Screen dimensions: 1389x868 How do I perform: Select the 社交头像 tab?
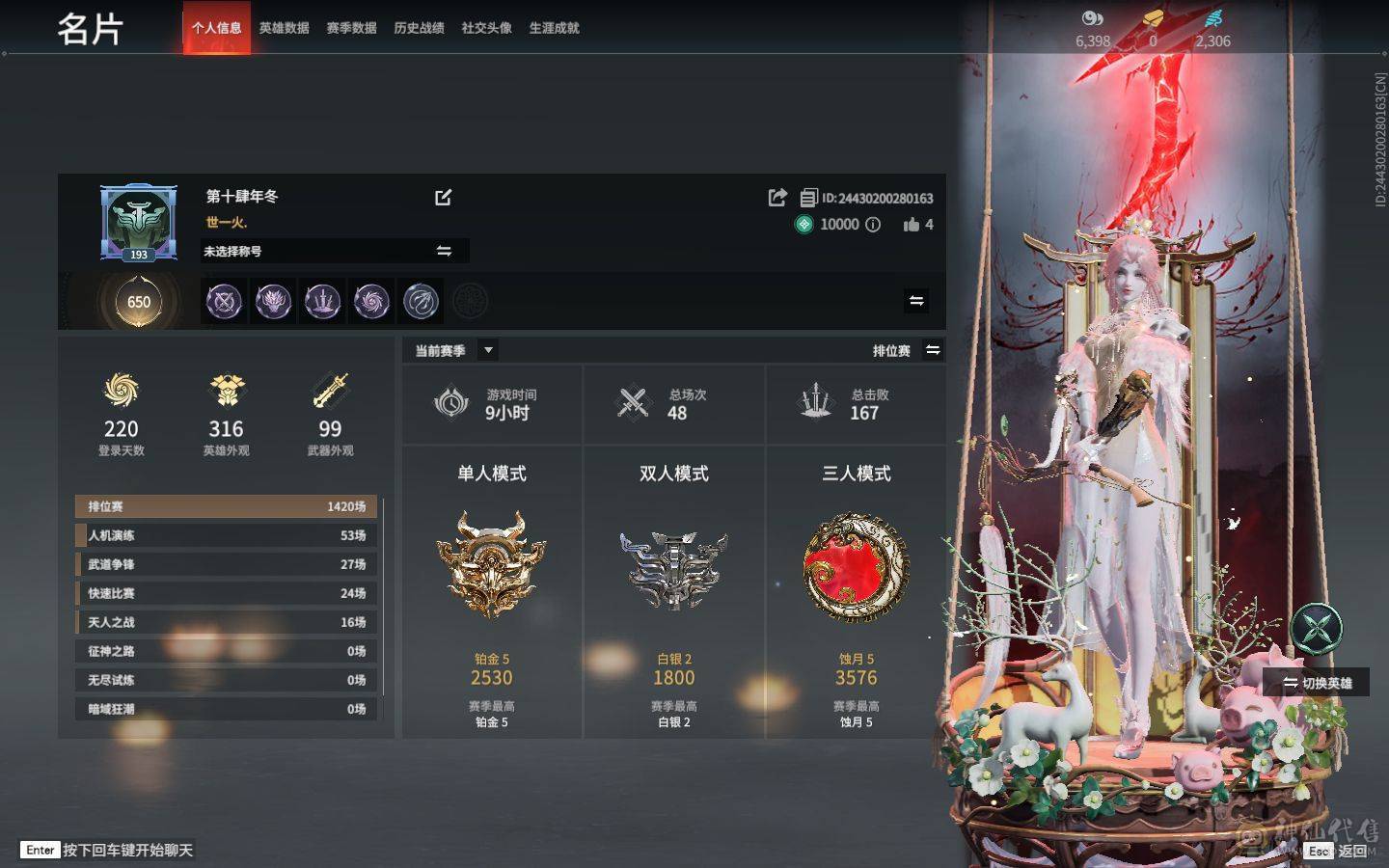coord(486,28)
